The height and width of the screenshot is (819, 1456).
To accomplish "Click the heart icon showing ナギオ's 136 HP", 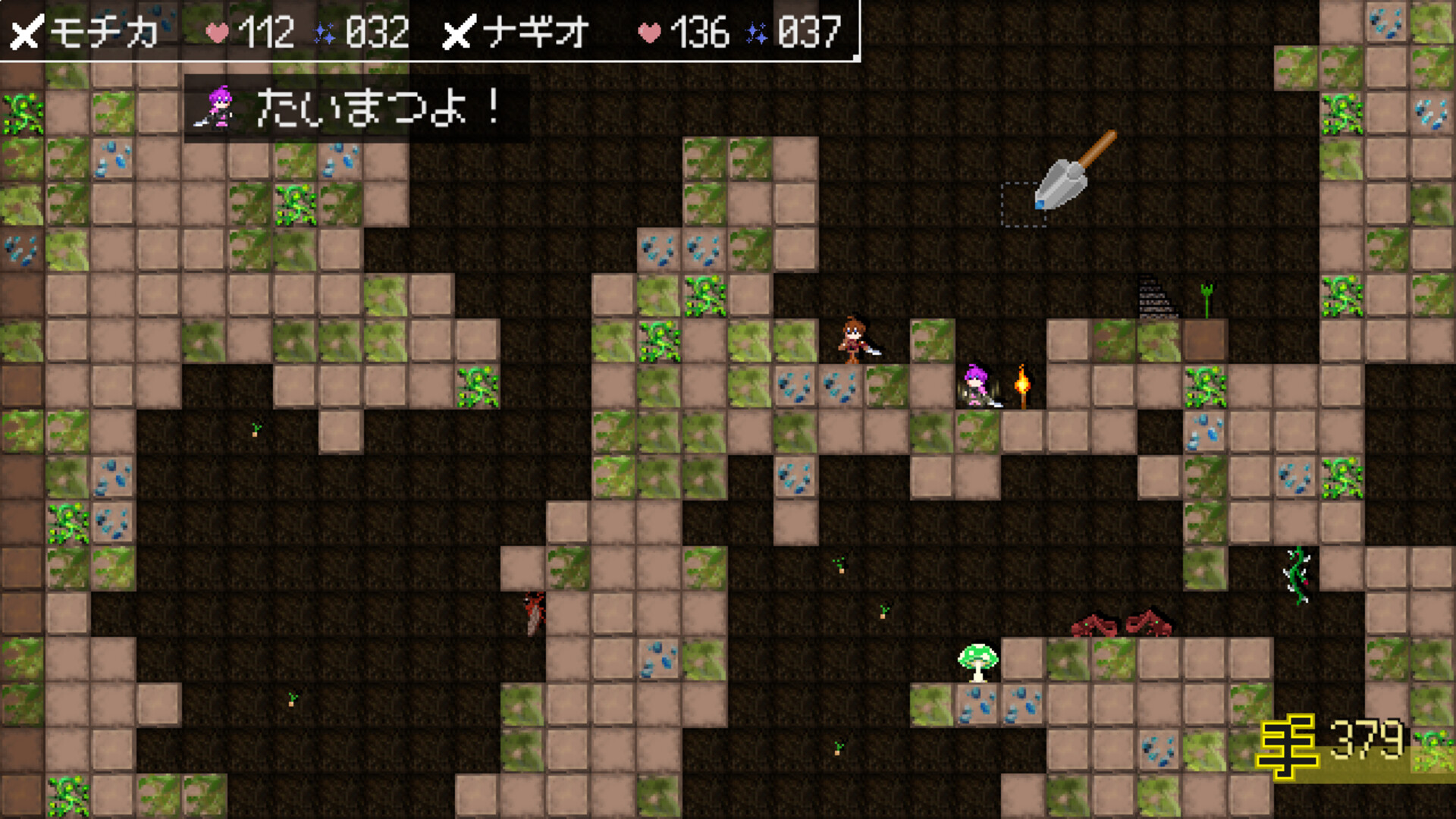I will point(648,33).
